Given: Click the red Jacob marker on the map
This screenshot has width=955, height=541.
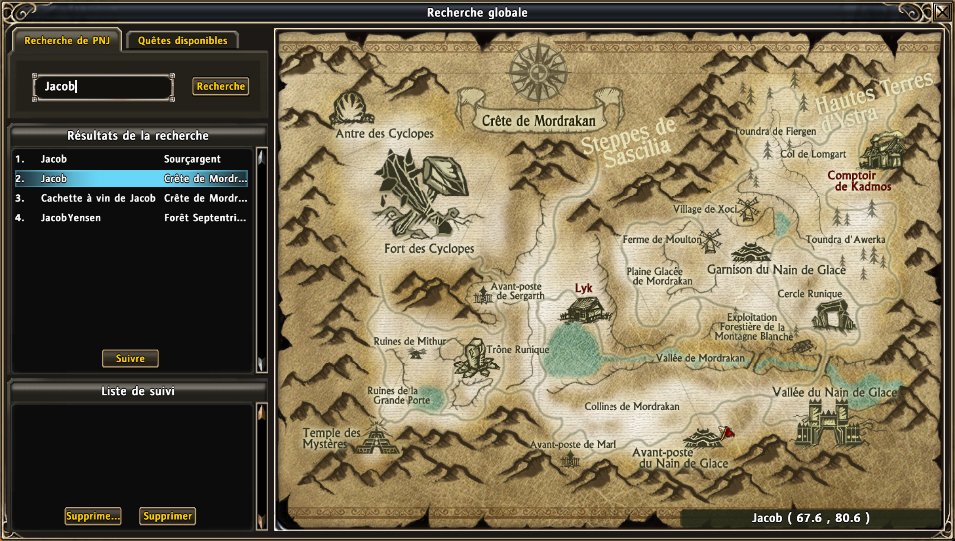Looking at the screenshot, I should click(x=730, y=433).
